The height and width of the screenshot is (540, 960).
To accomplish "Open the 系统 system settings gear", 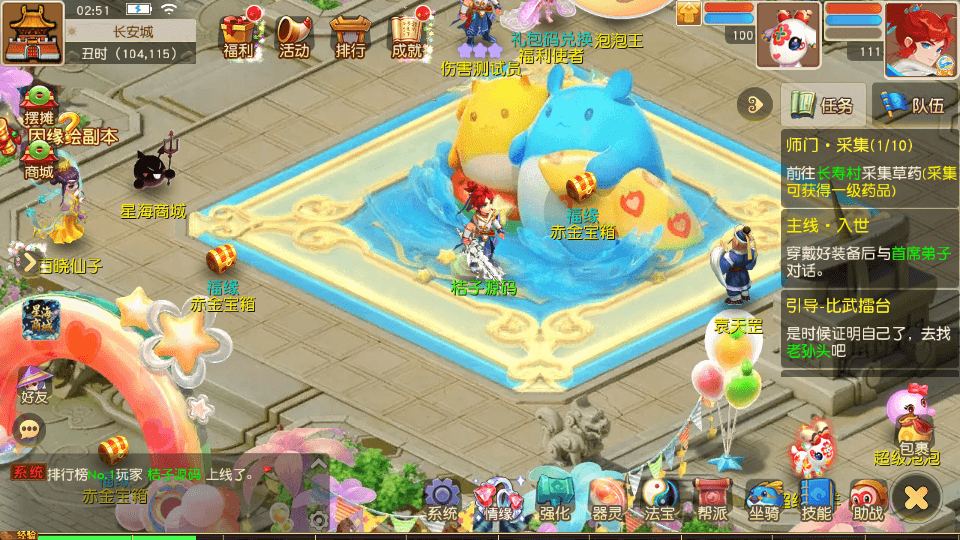I will (442, 499).
